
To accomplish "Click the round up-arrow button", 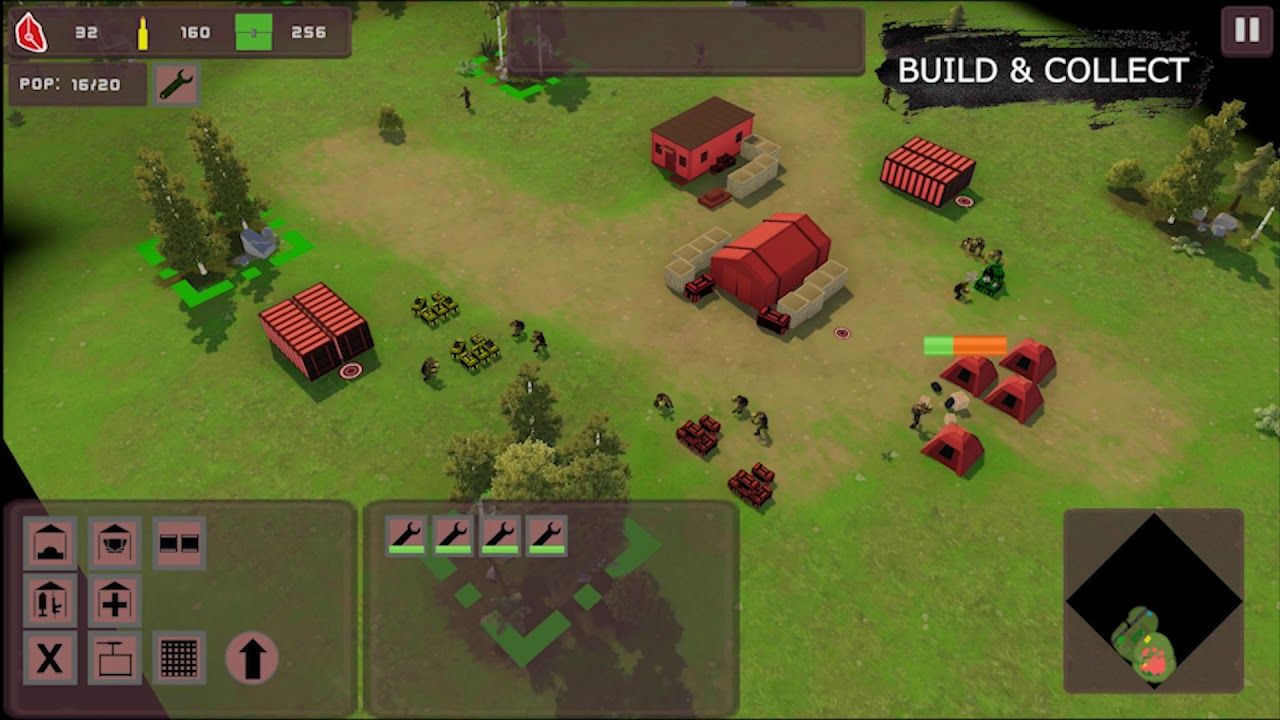I will [x=251, y=658].
